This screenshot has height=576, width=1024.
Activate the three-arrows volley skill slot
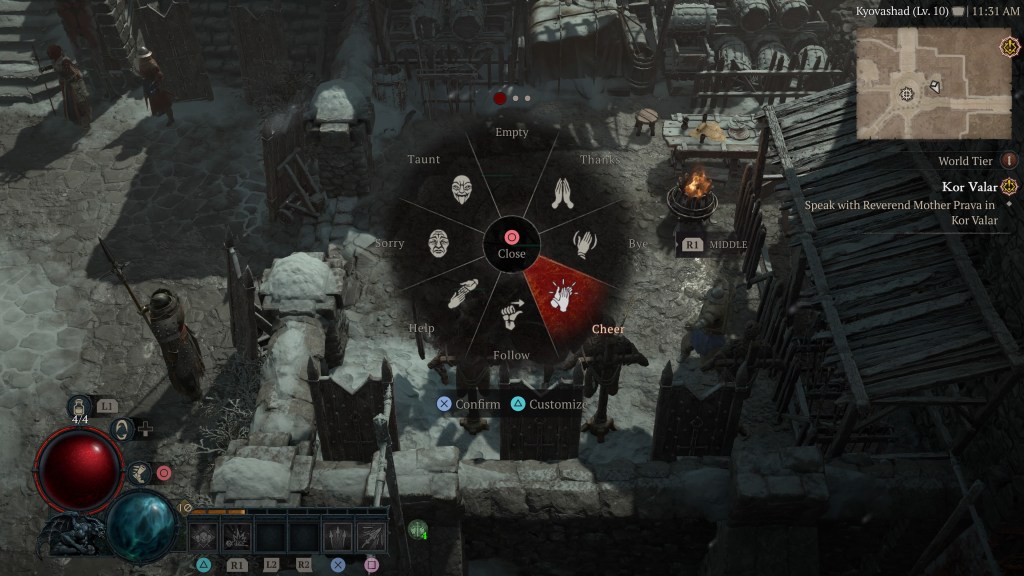click(337, 536)
